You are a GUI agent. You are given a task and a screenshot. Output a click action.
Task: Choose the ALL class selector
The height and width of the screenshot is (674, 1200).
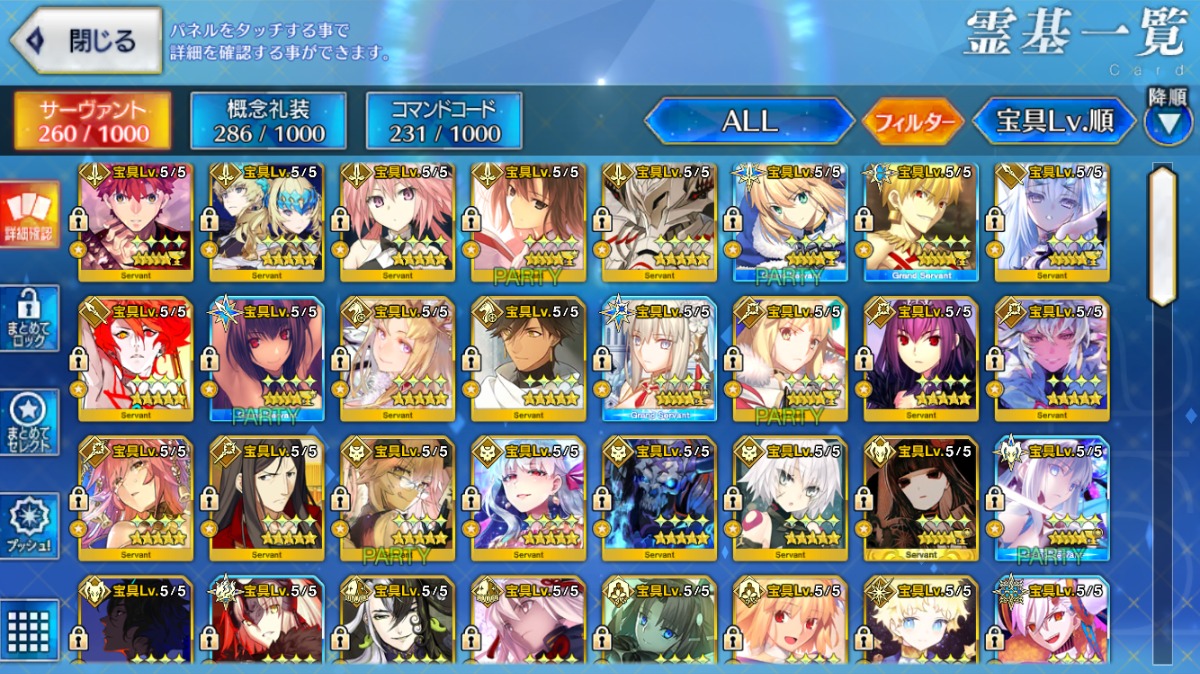749,122
